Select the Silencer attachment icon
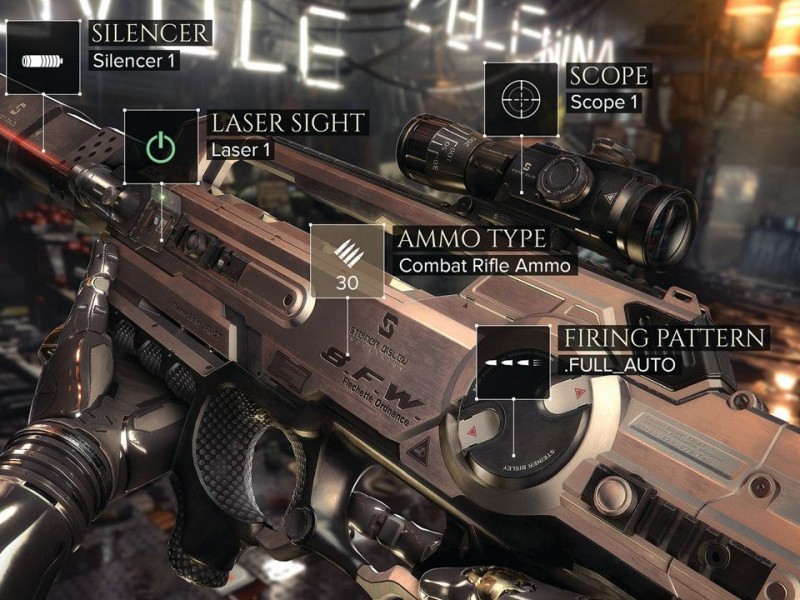Screen dimensions: 800x600 point(43,58)
